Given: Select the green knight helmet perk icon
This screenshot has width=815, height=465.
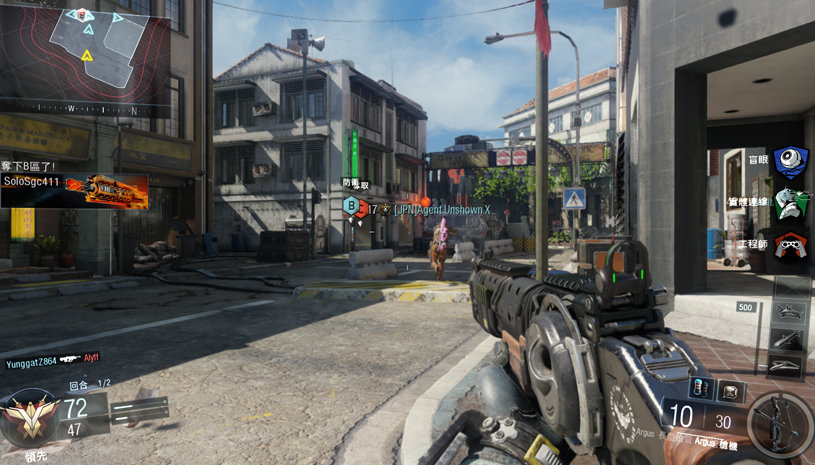Looking at the screenshot, I should pyautogui.click(x=791, y=203).
